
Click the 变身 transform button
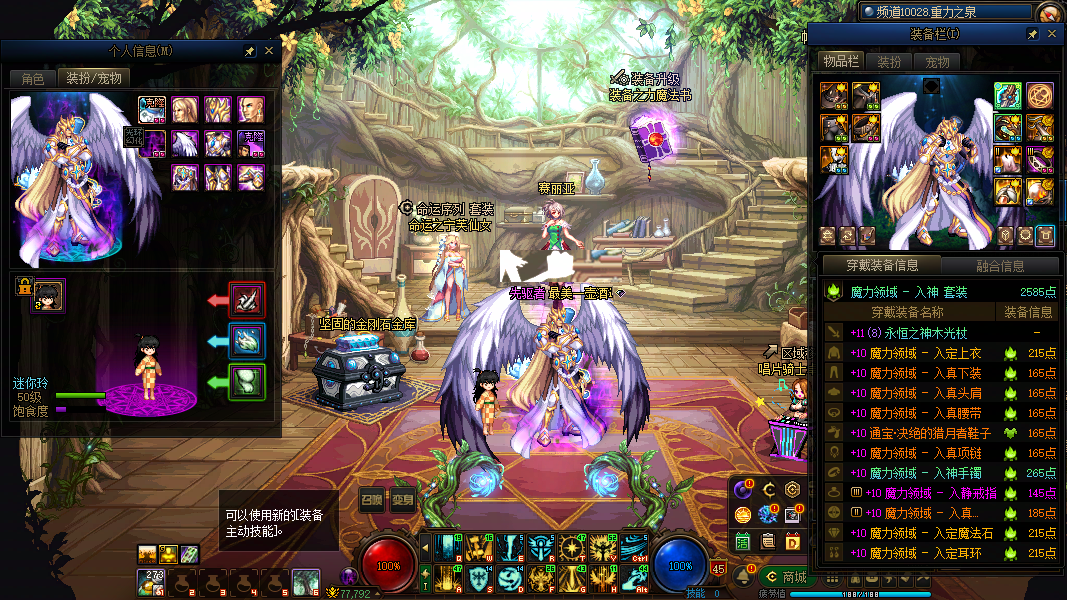402,499
